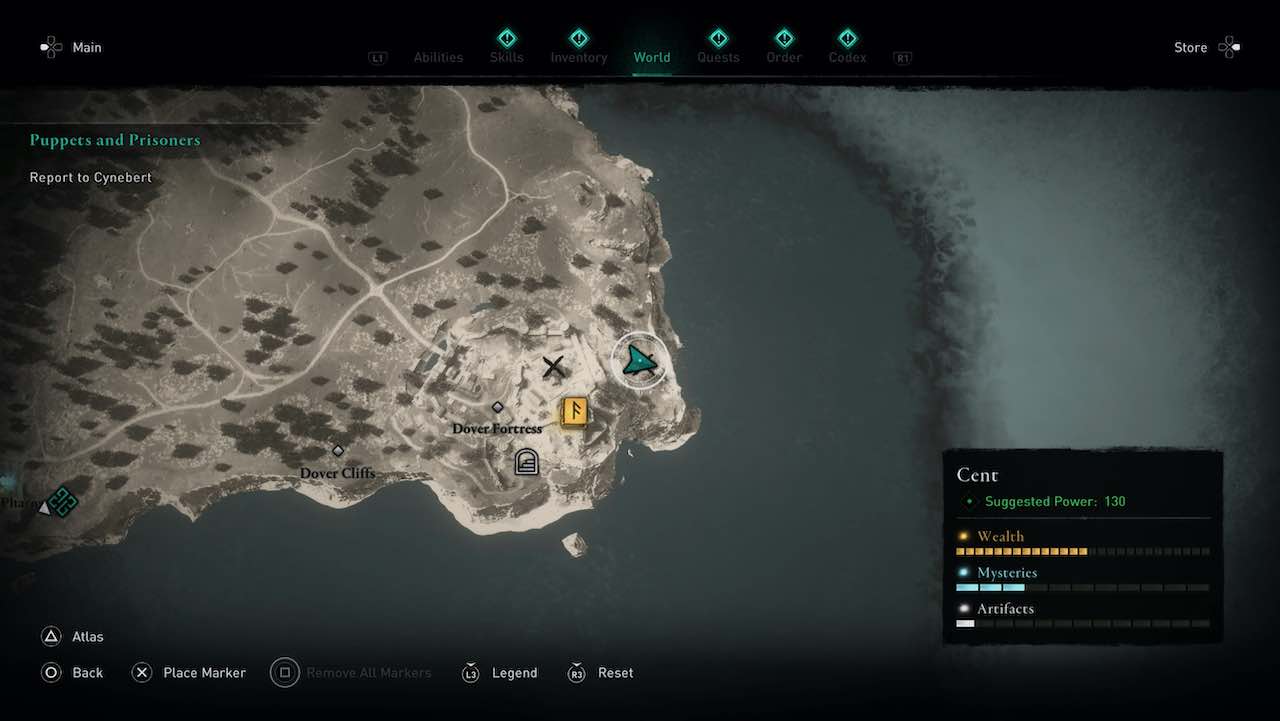1280x721 pixels.
Task: Click the yellow wealth marker near Dover Fortress
Action: (x=573, y=410)
